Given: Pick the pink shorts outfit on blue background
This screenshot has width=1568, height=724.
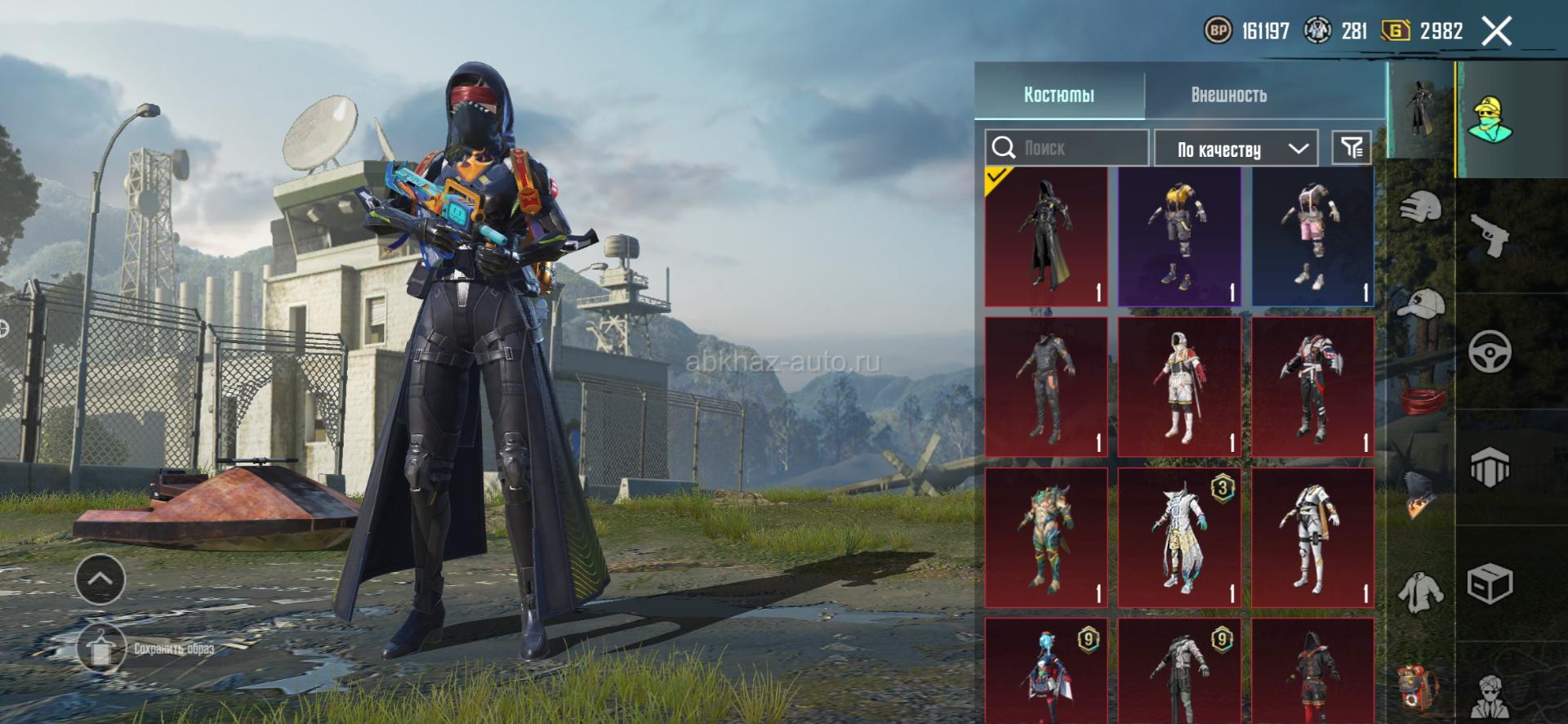Looking at the screenshot, I should [x=1312, y=237].
